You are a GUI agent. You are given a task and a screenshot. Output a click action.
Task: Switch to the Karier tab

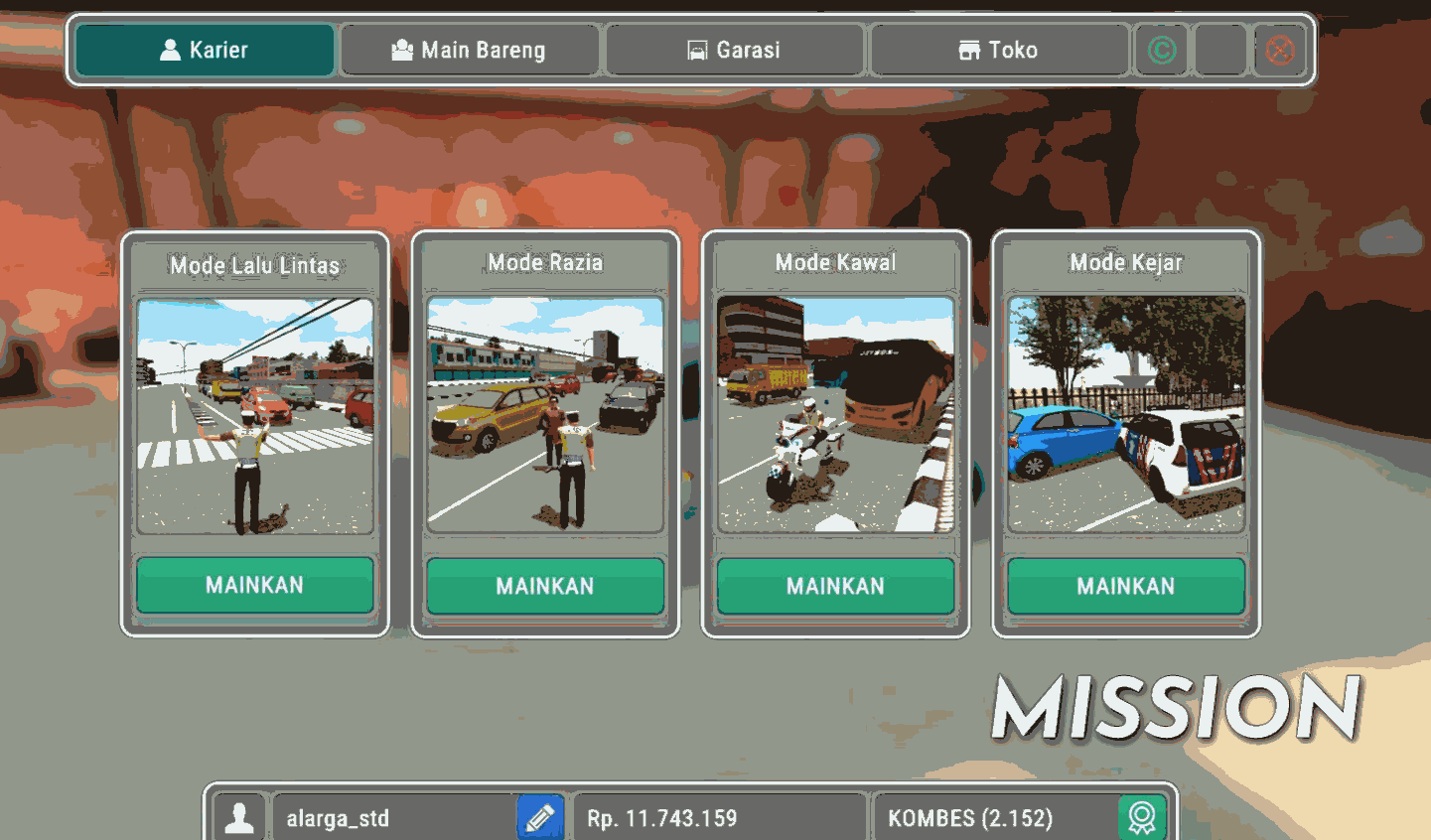tap(205, 50)
